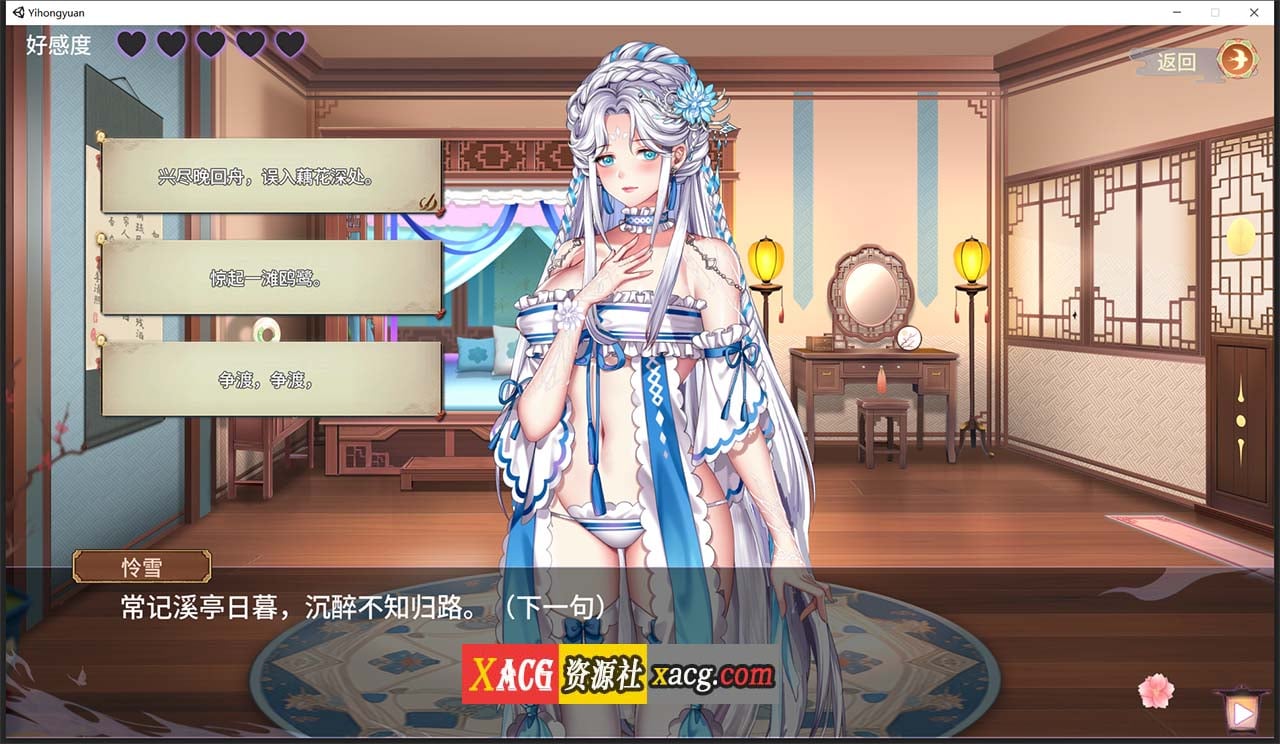Click the 好感度 affection label
The image size is (1280, 744).
(x=56, y=45)
